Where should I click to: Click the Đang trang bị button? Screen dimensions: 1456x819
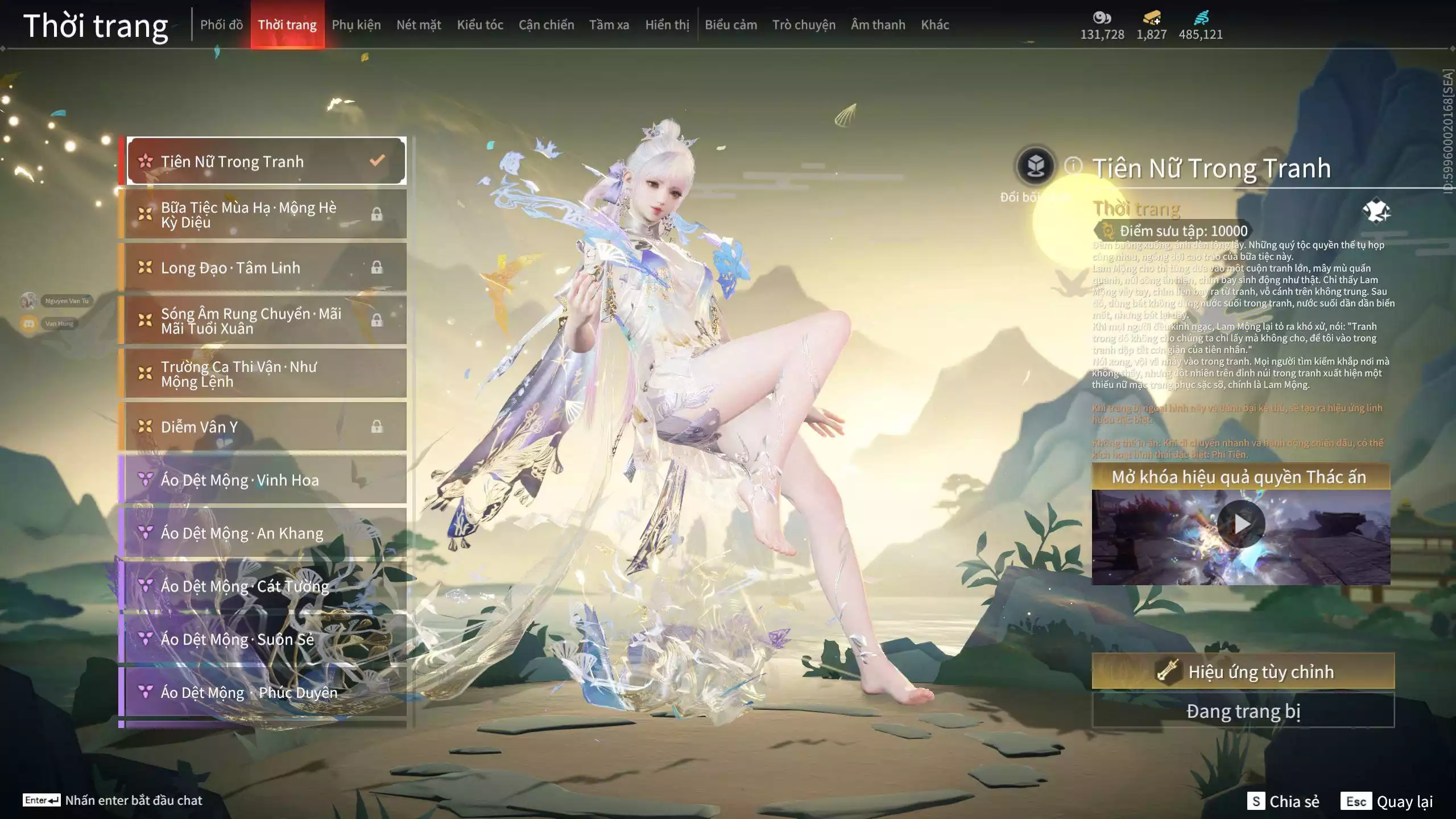[x=1243, y=711]
